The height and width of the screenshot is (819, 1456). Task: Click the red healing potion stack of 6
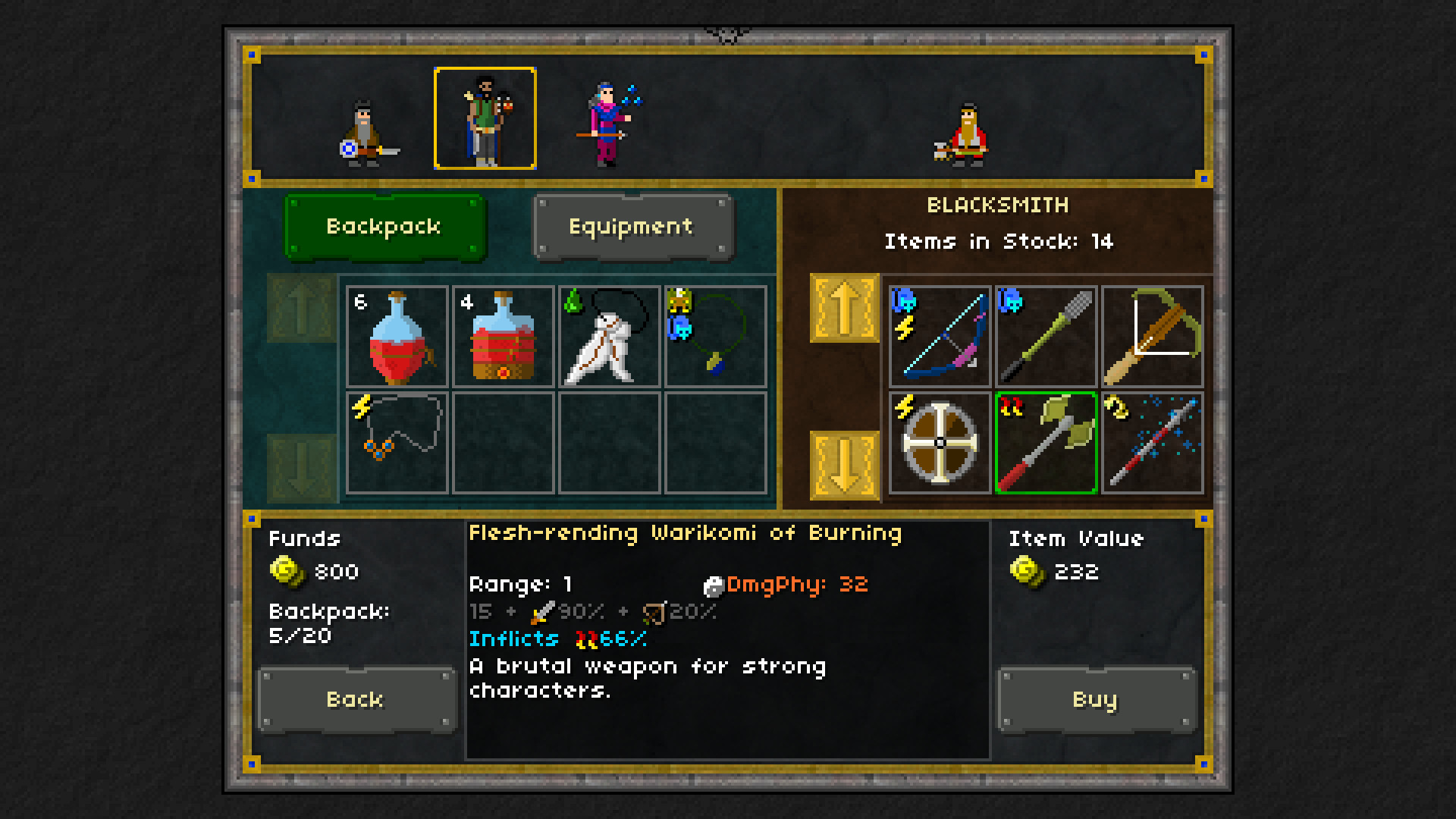pos(397,337)
